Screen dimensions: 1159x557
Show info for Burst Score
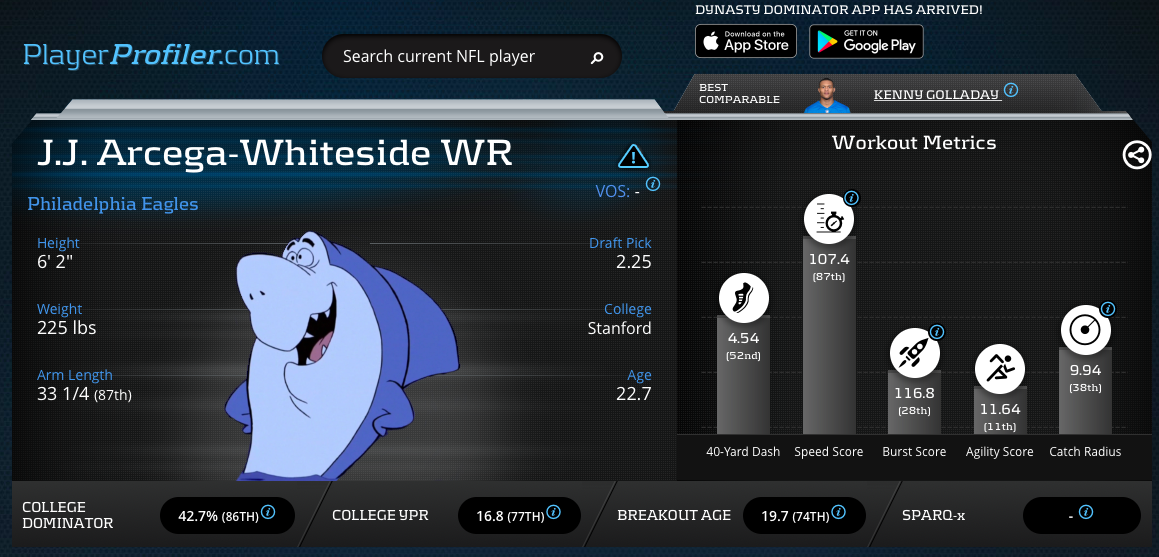[x=937, y=332]
